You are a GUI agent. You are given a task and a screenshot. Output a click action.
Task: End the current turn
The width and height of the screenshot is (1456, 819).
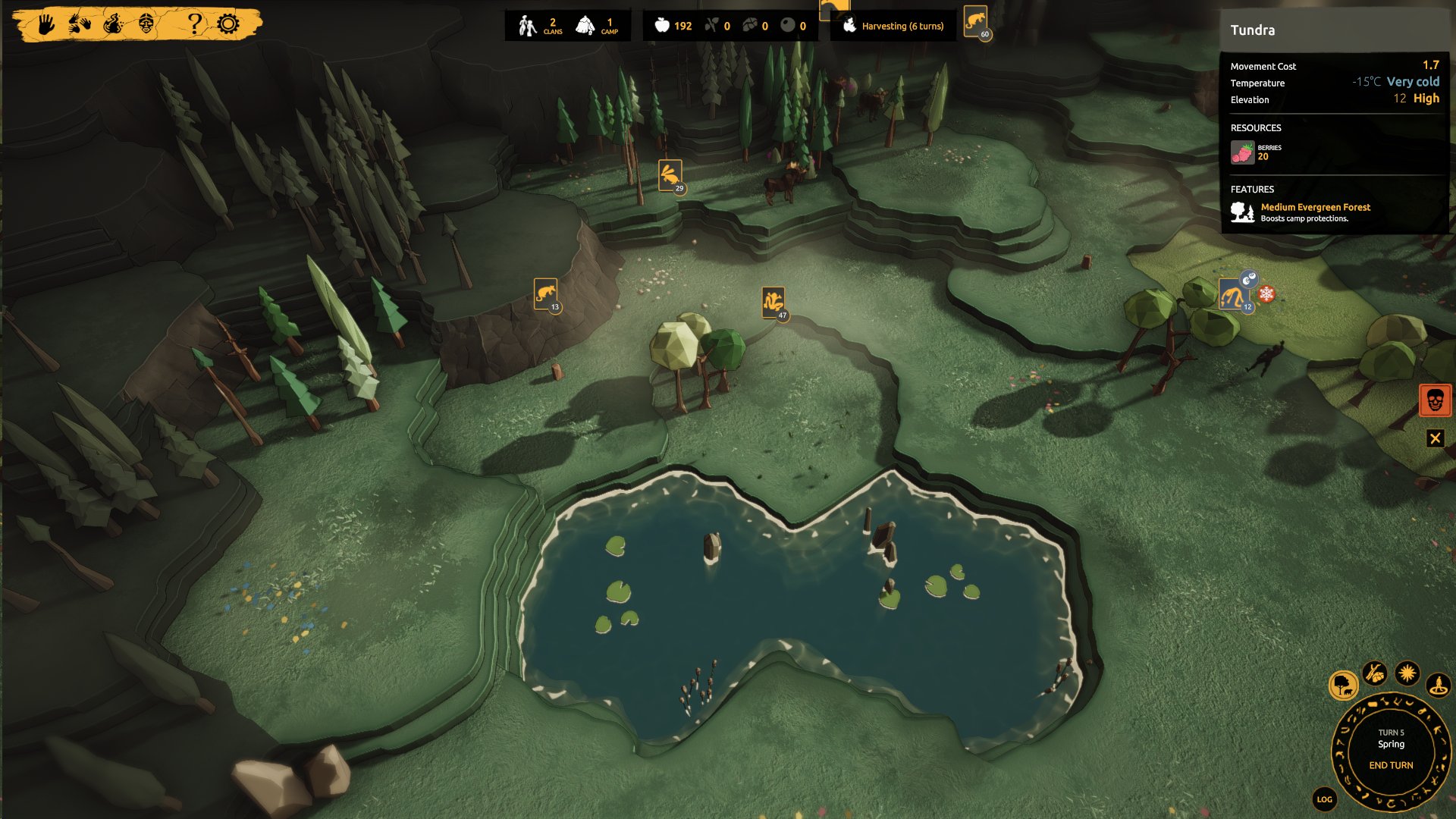click(1391, 765)
